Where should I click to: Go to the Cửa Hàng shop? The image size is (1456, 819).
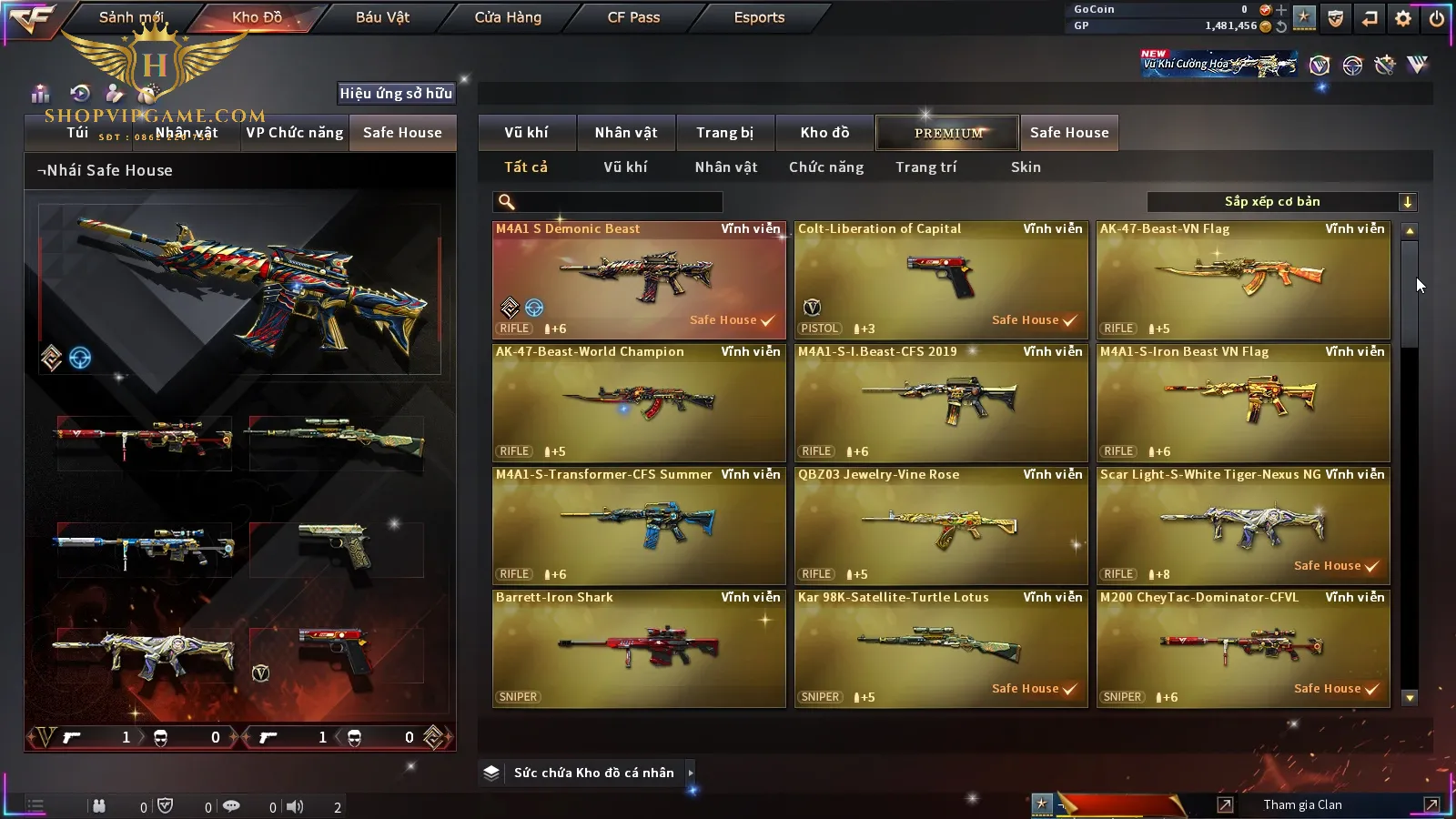click(x=508, y=17)
